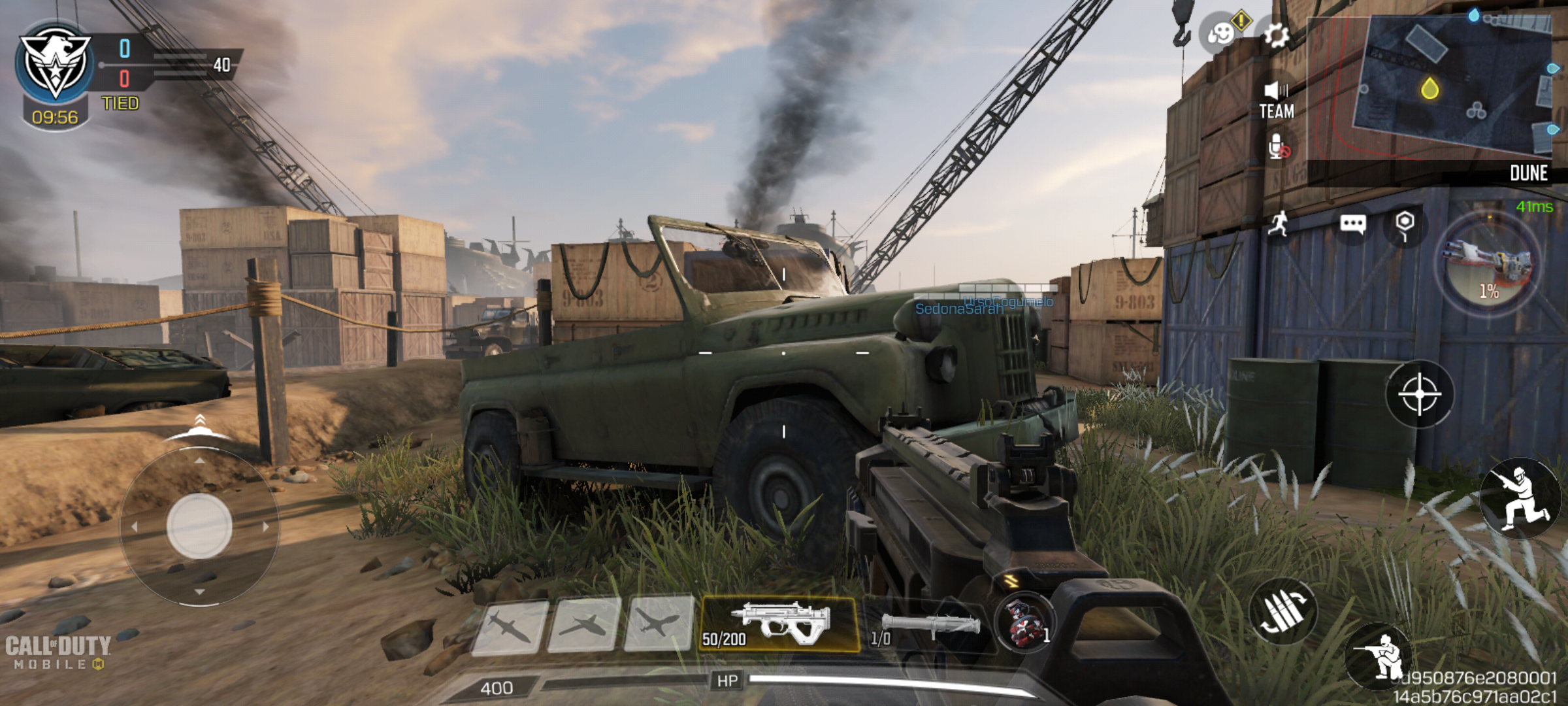This screenshot has width=1568, height=706.
Task: Tap the running figure sprint icon
Action: (1279, 224)
